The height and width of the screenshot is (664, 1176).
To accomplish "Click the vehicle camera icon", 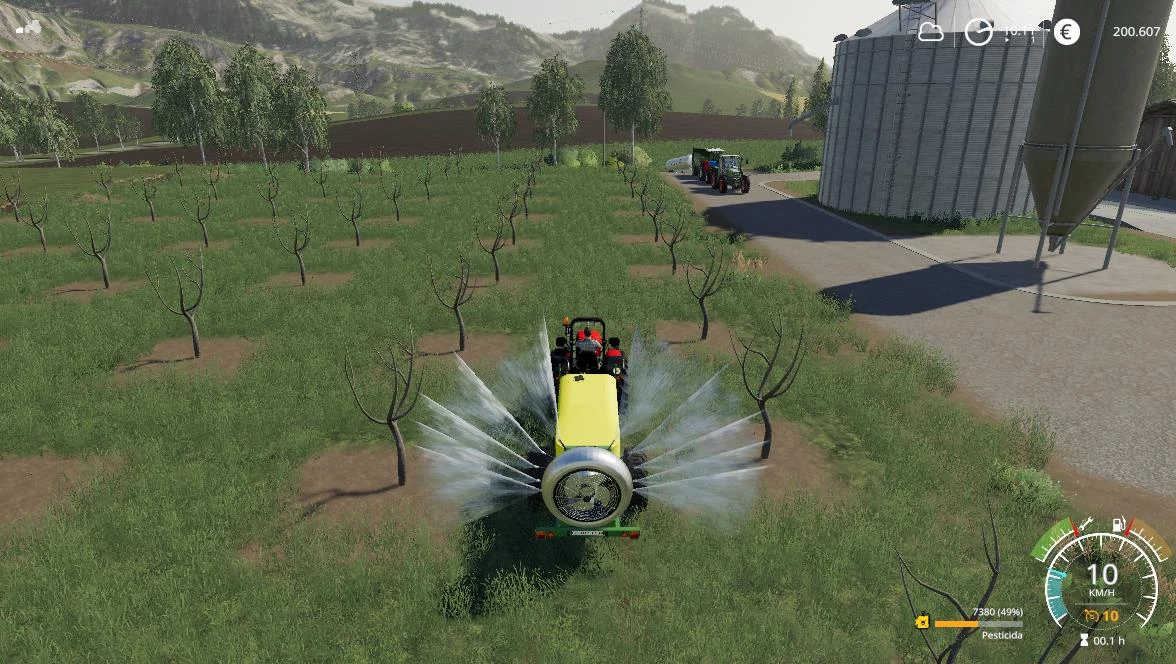I will (x=28, y=27).
